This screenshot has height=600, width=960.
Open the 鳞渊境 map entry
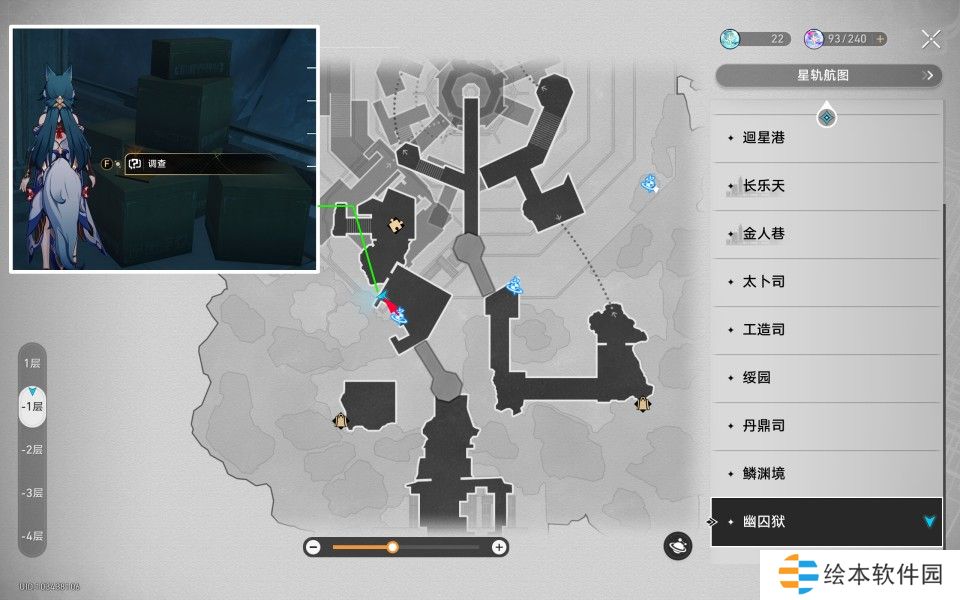826,474
